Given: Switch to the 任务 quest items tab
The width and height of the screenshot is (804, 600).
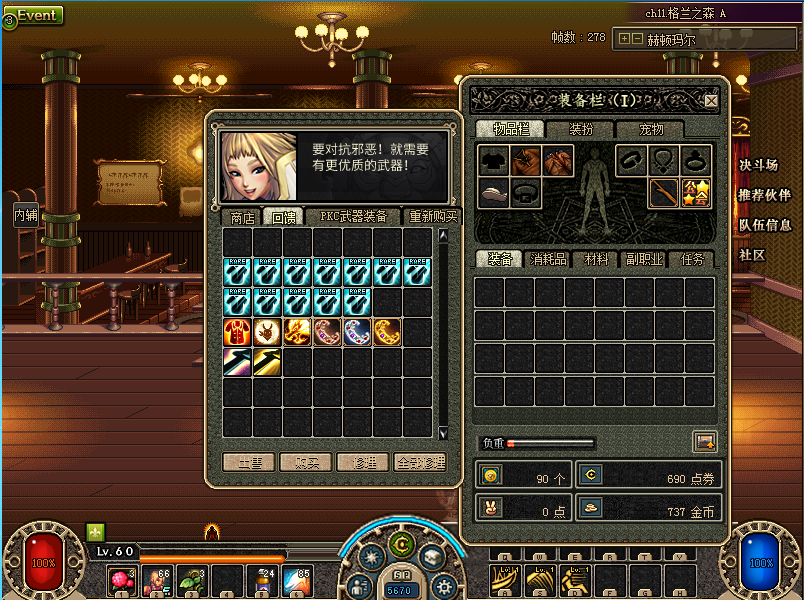Looking at the screenshot, I should click(x=692, y=260).
